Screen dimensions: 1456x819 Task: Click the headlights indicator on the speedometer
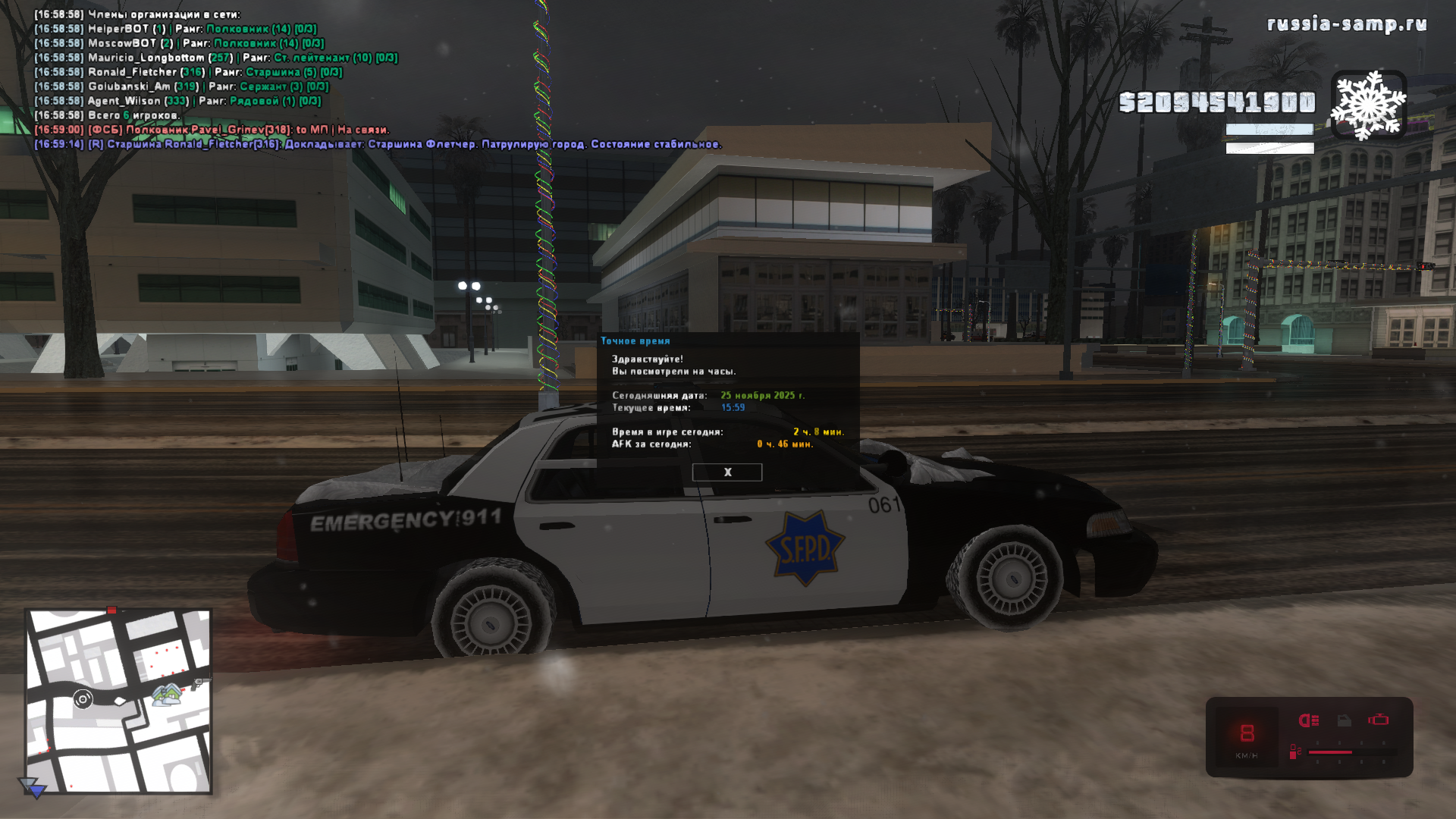click(x=1308, y=720)
